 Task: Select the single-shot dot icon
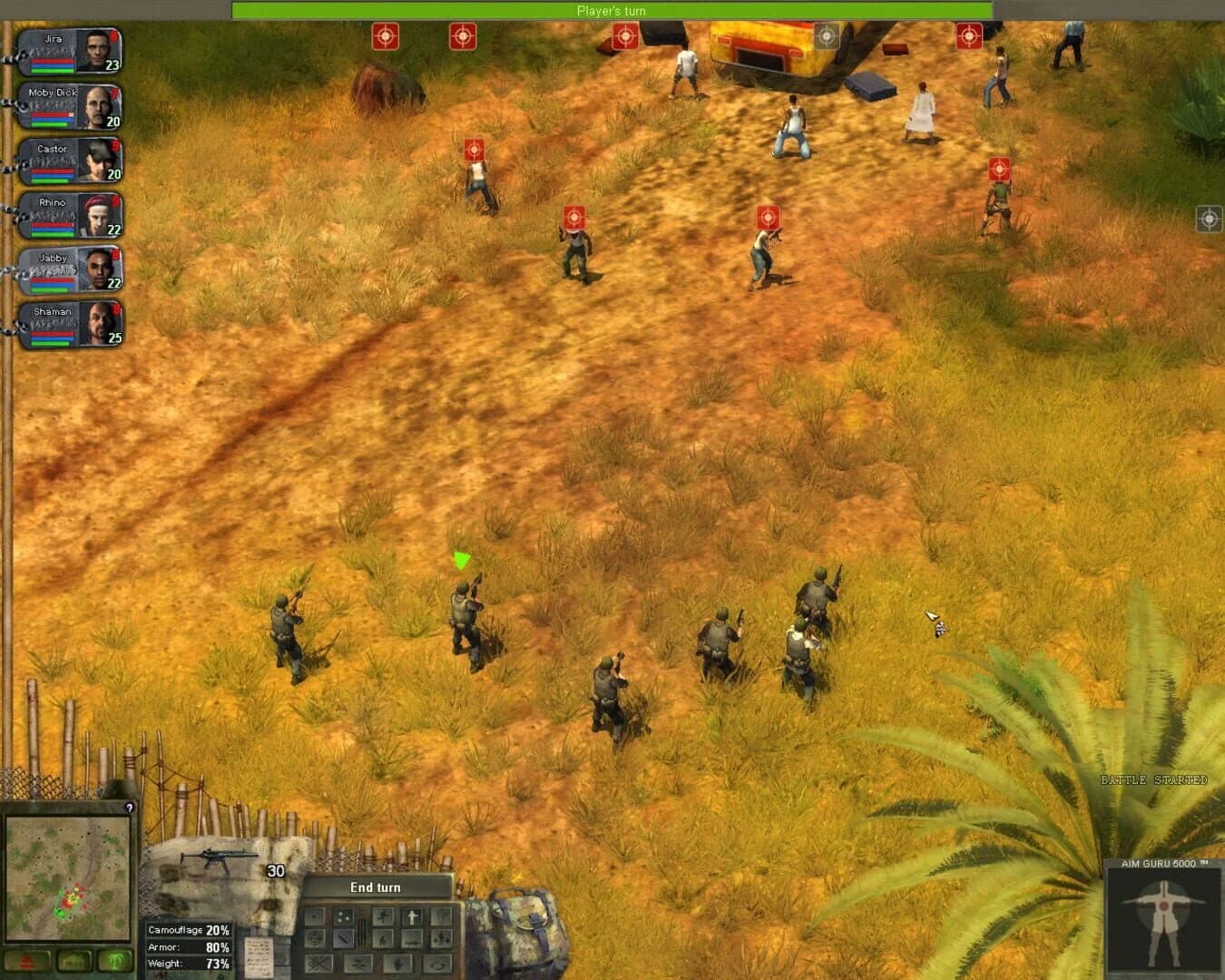315,916
